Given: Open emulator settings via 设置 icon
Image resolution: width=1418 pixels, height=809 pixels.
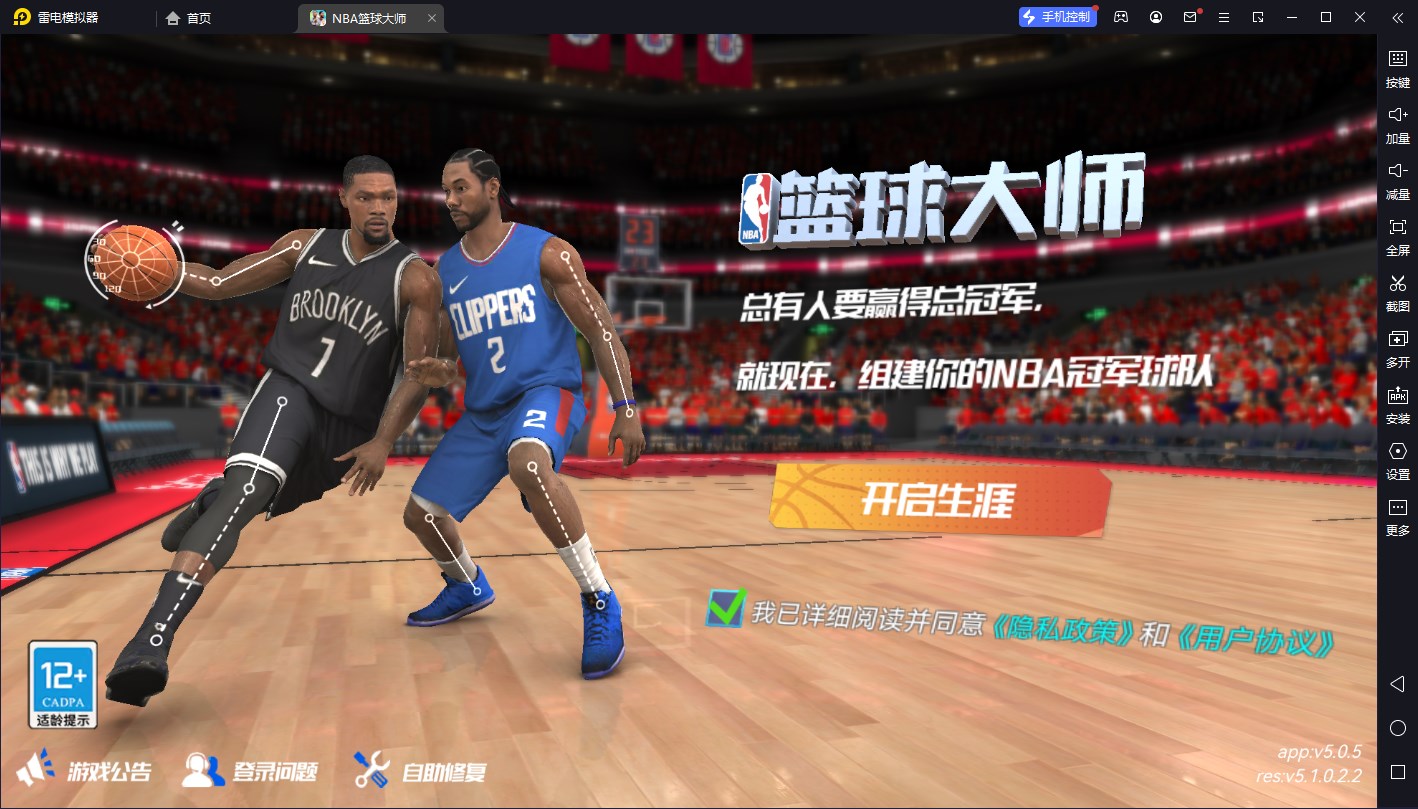Looking at the screenshot, I should click(1397, 462).
